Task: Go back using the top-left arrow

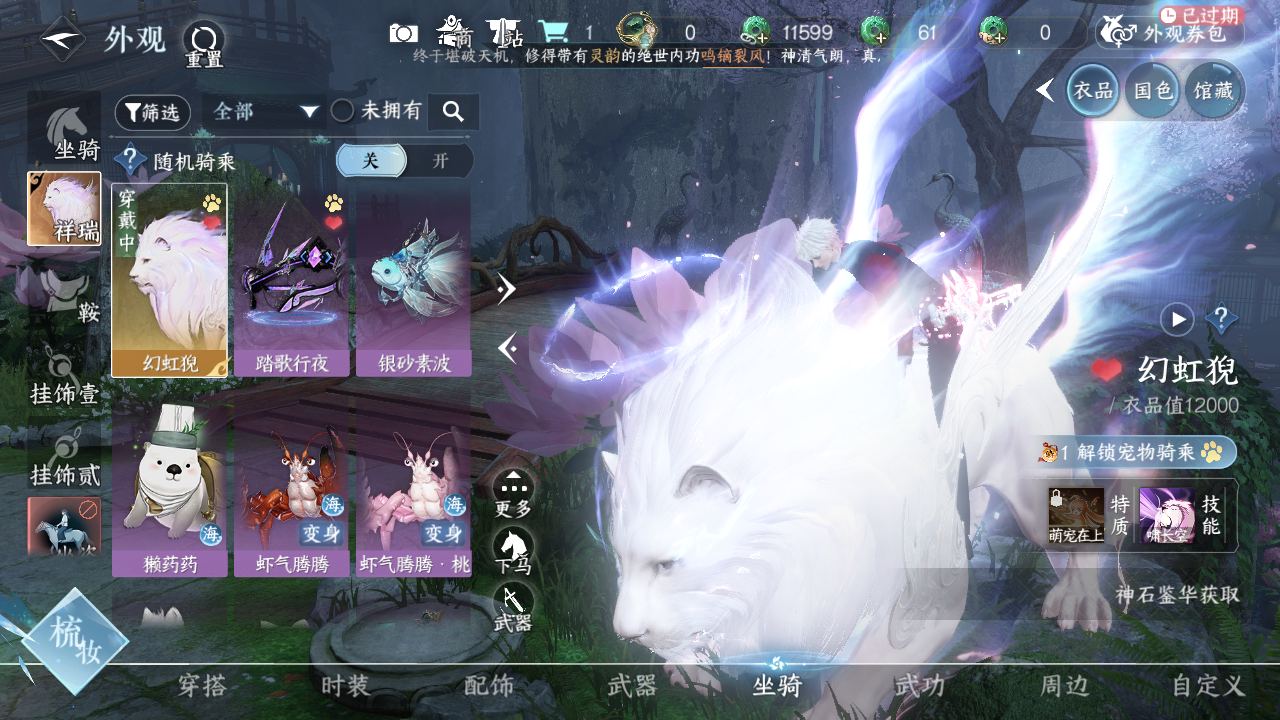Action: click(x=62, y=39)
